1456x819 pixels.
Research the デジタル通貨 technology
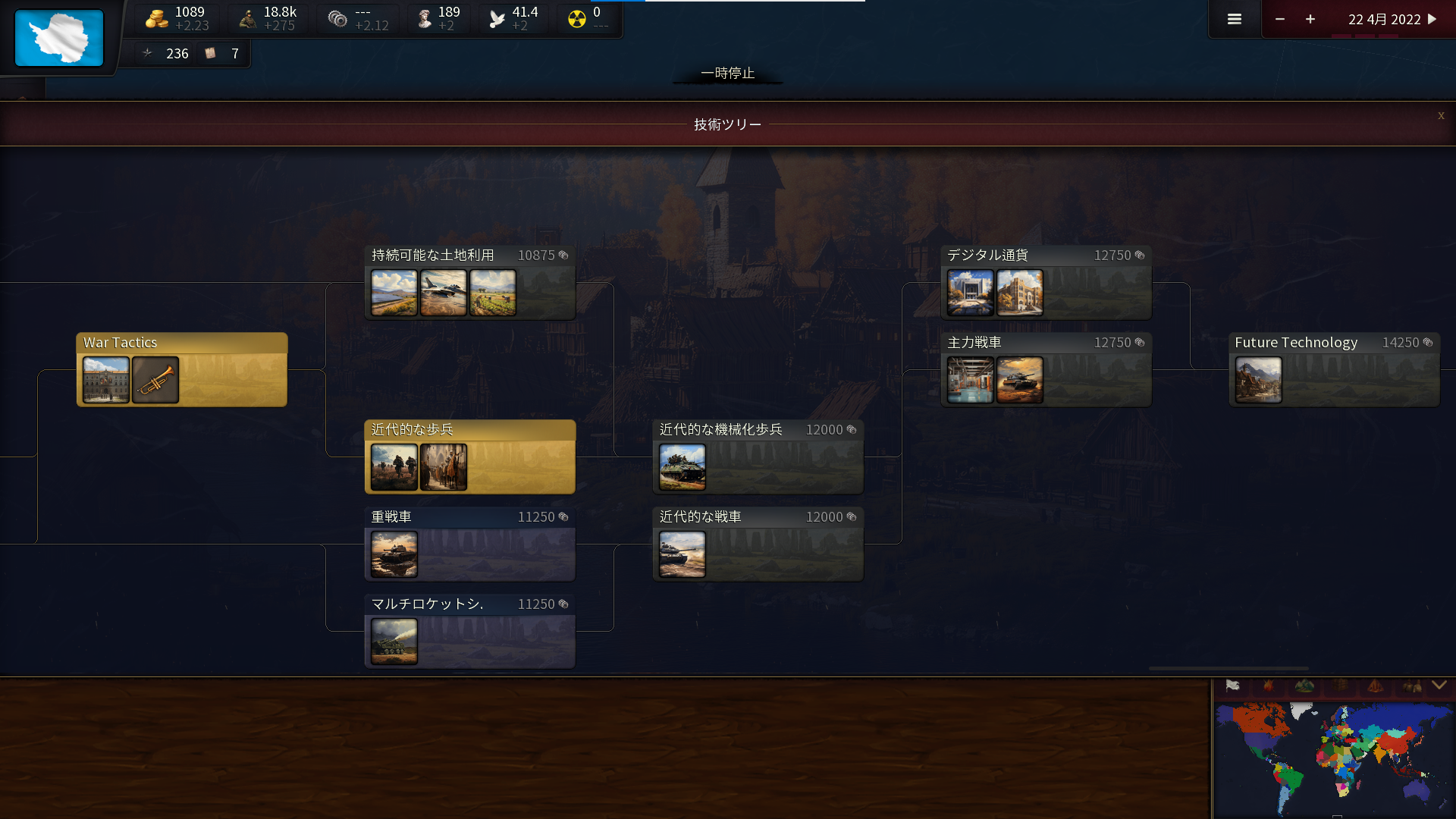[1046, 282]
